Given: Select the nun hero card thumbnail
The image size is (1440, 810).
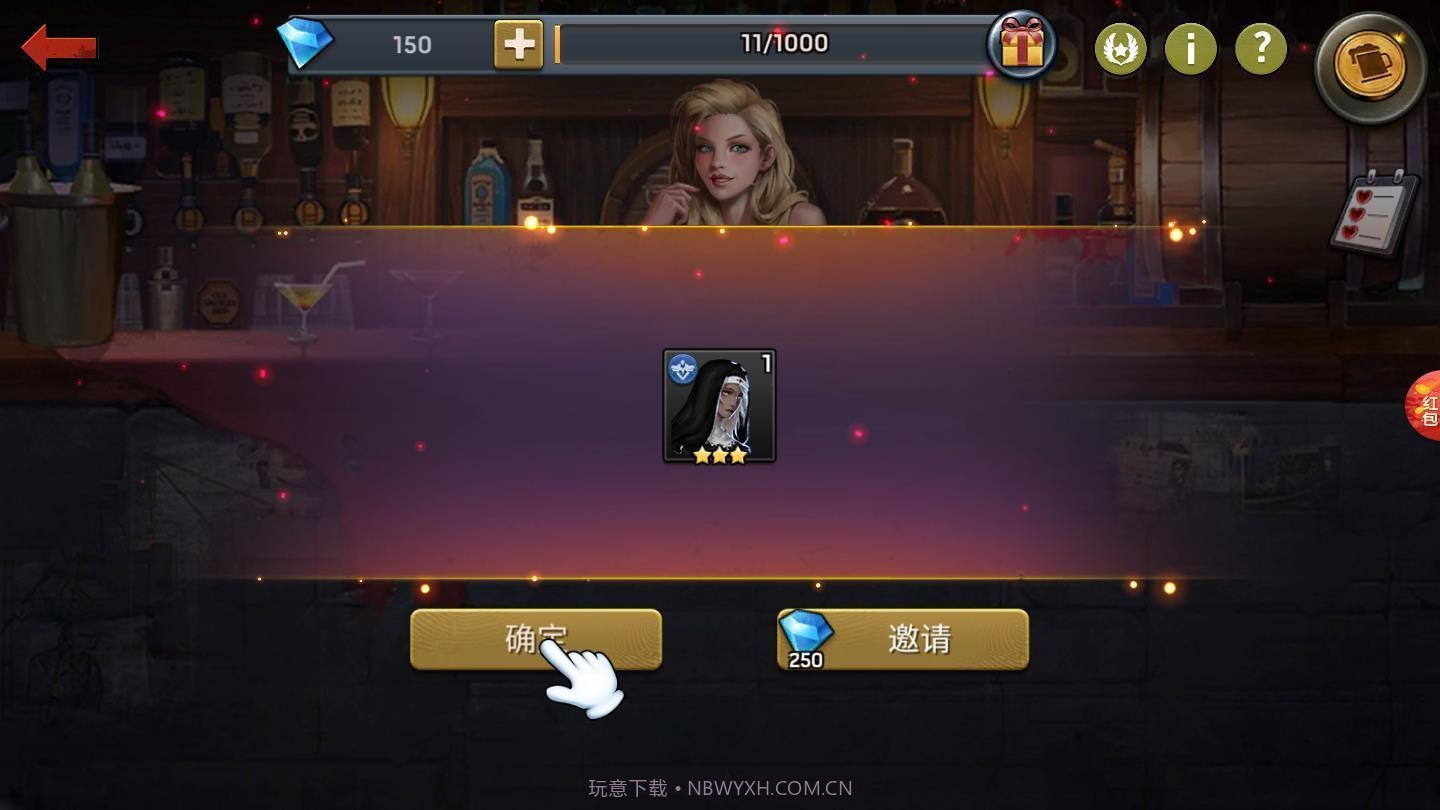Looking at the screenshot, I should 718,405.
